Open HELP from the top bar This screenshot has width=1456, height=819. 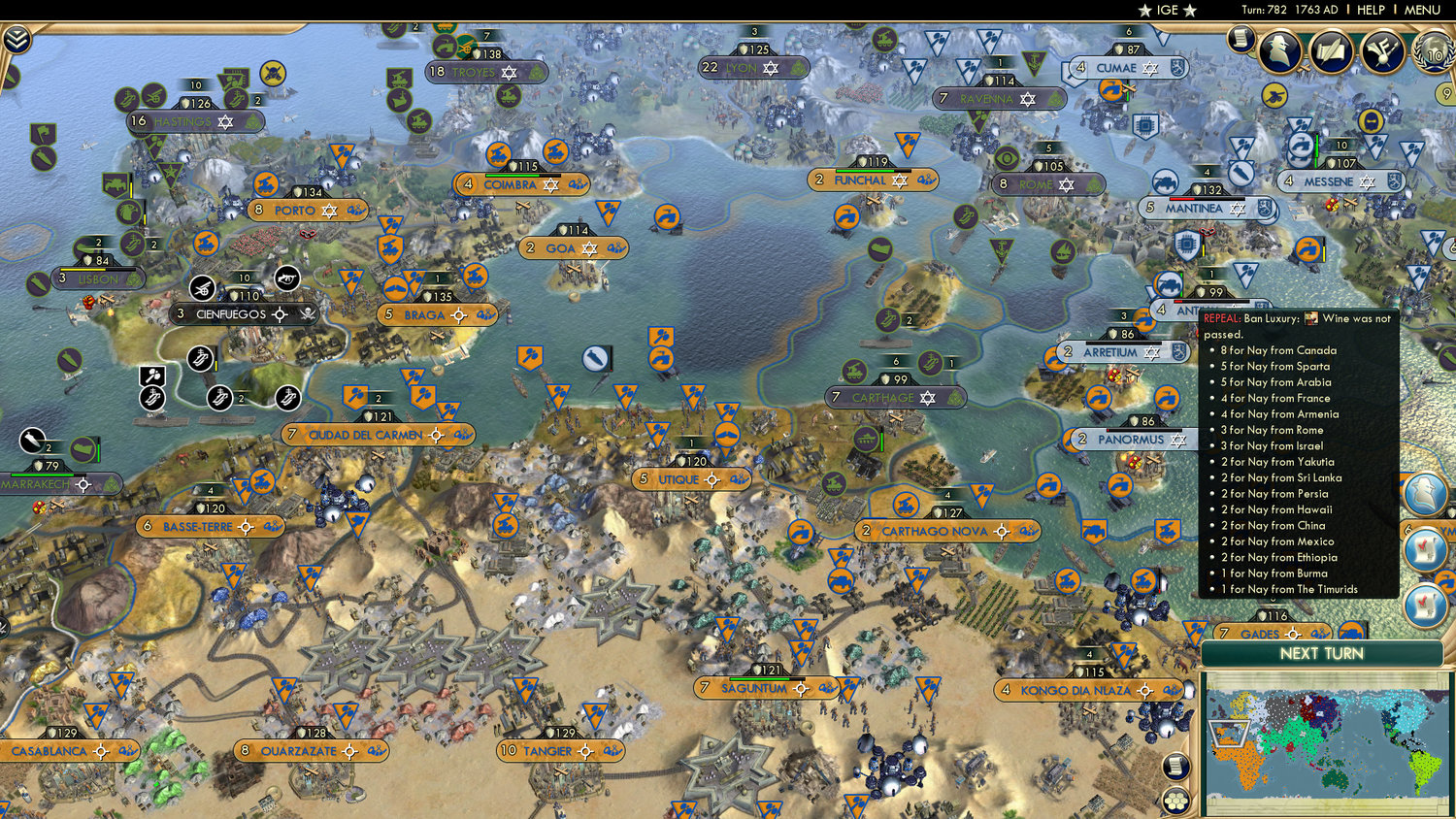[x=1371, y=10]
